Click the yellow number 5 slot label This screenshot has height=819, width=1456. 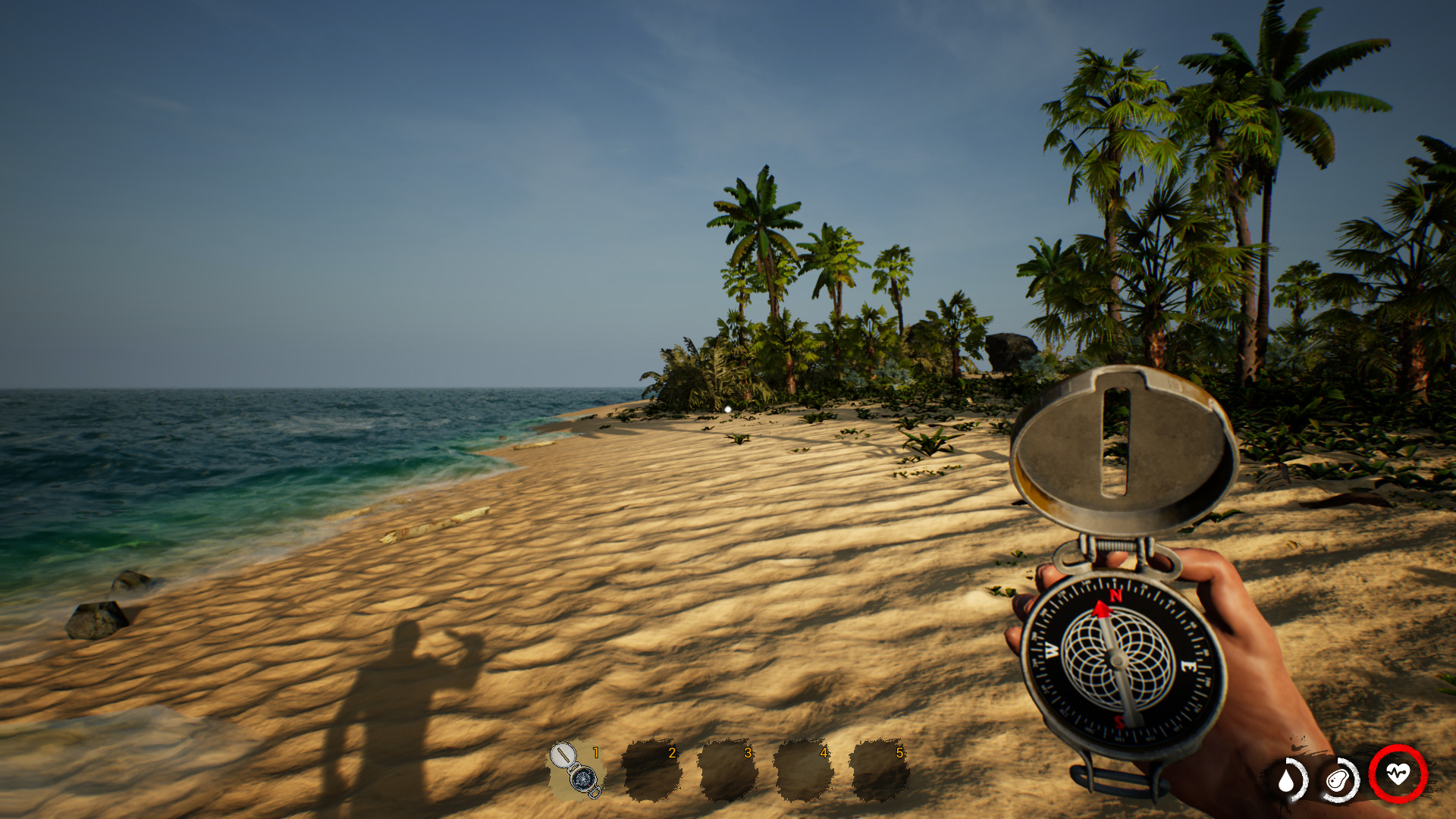(x=898, y=754)
